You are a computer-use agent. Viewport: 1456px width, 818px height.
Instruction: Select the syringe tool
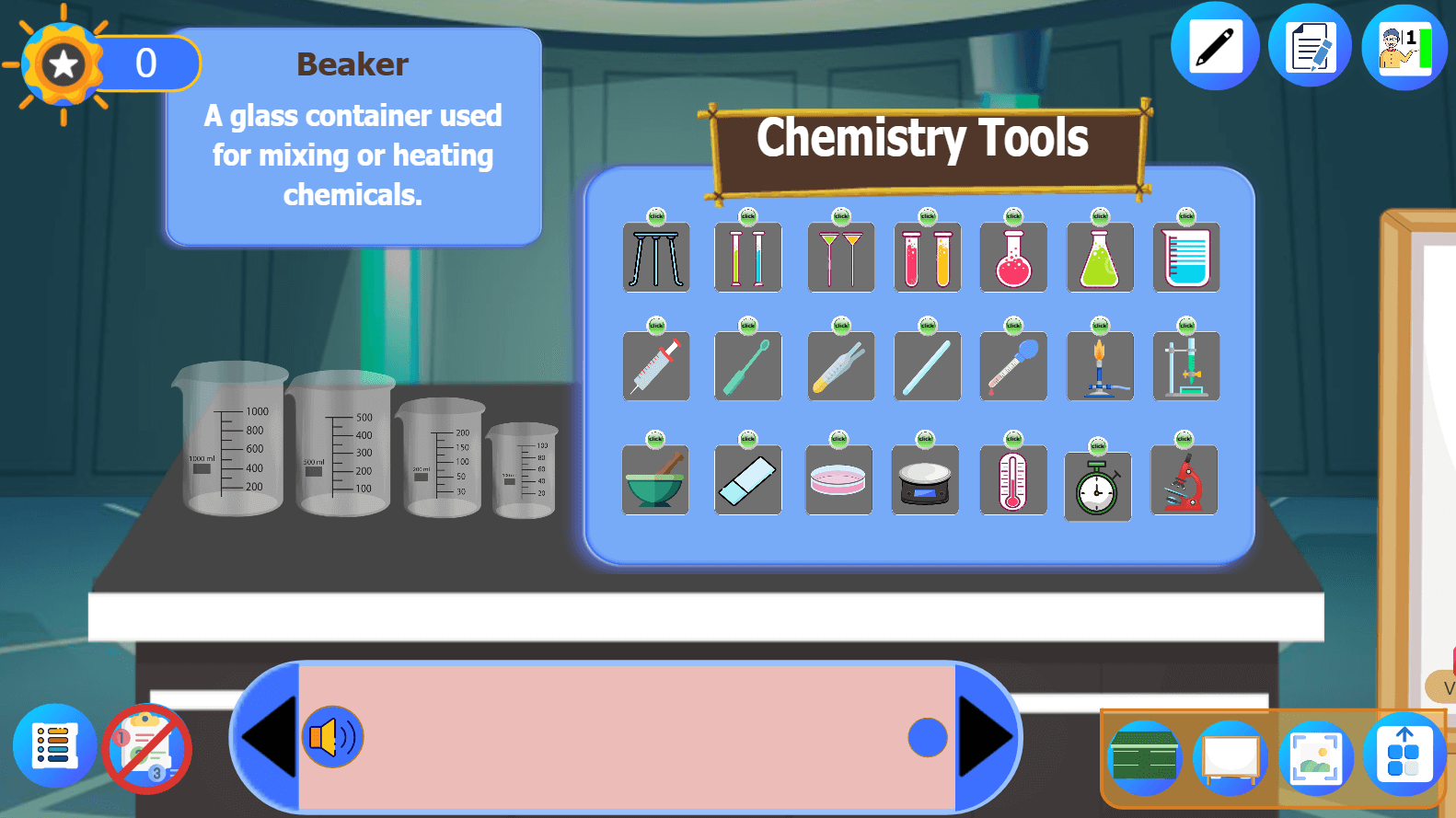(655, 366)
